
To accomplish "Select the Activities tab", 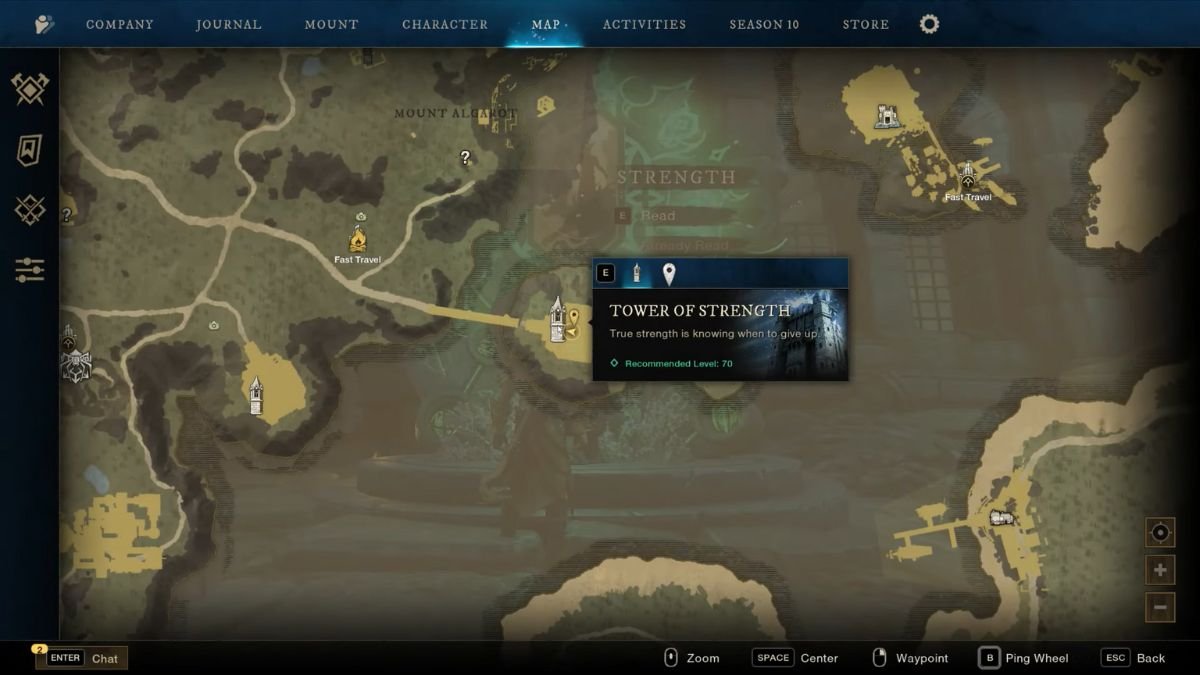I will point(644,24).
